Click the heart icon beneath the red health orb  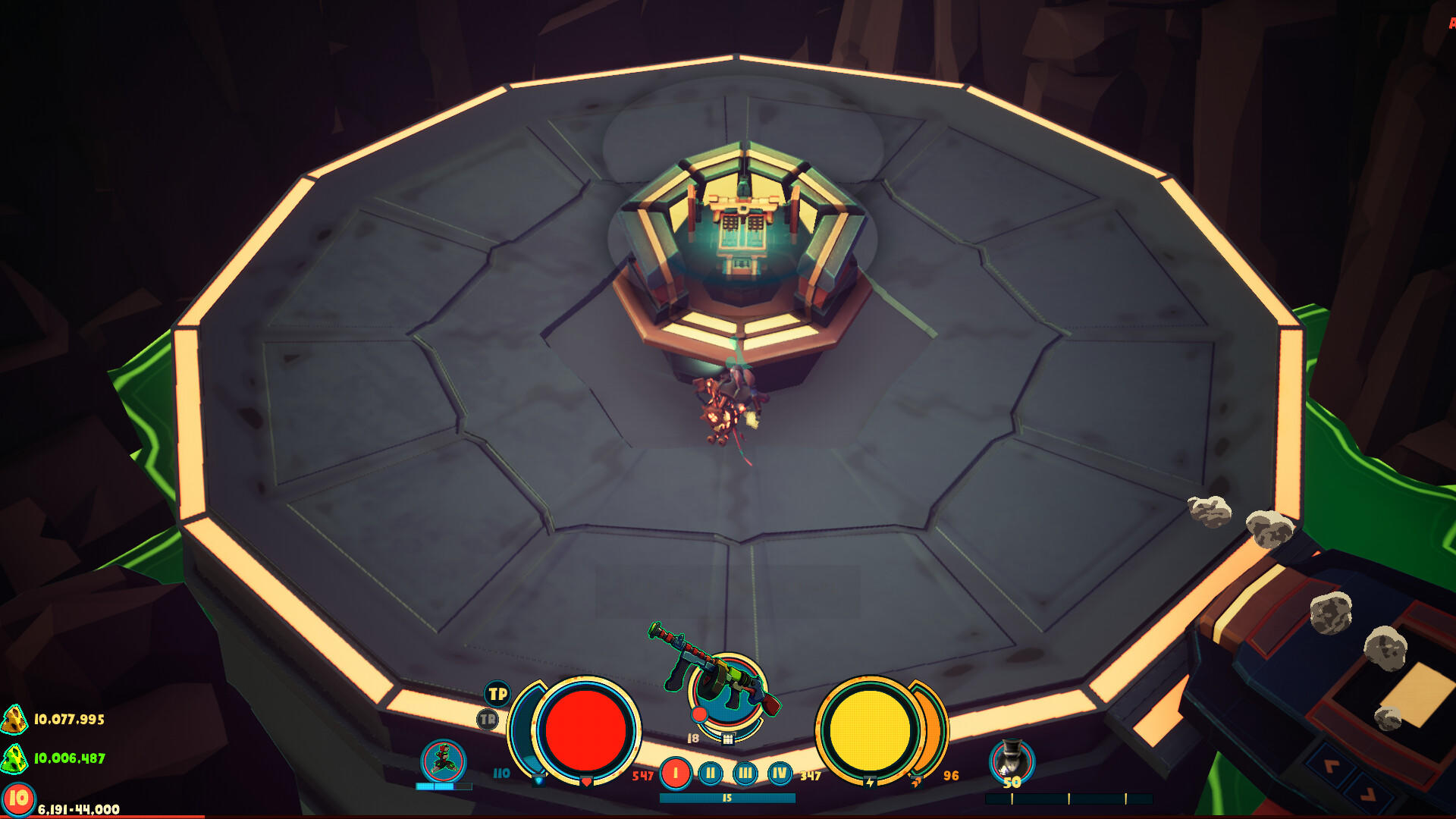(586, 783)
